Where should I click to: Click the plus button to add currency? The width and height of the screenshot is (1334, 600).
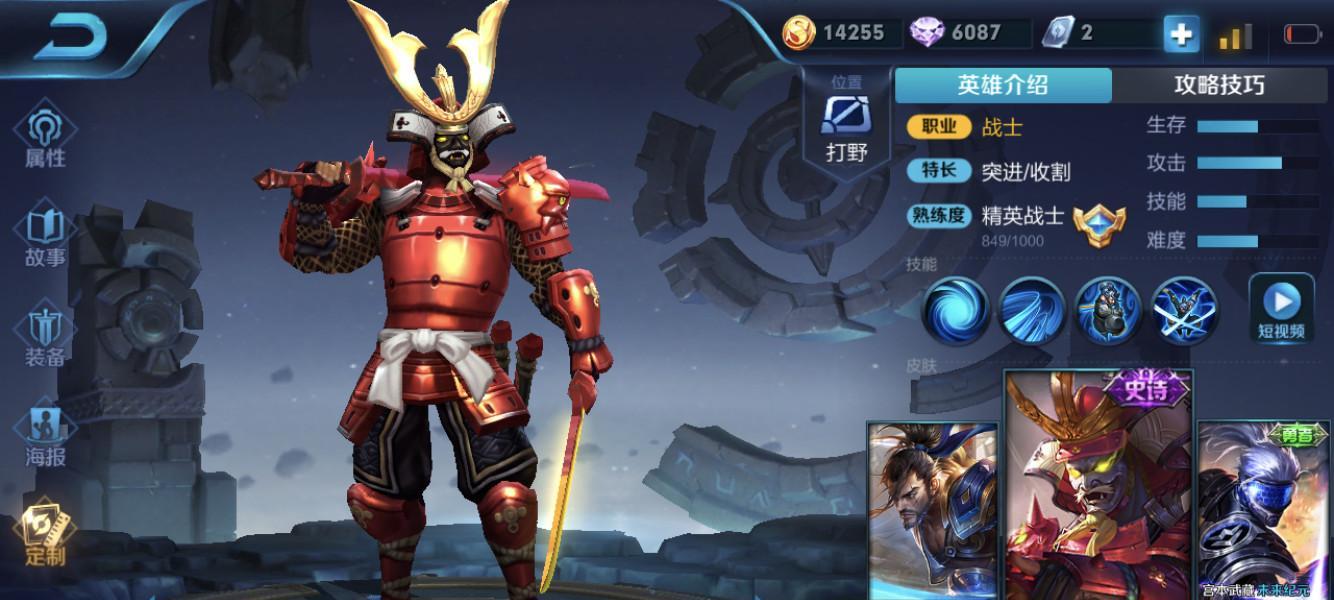[1181, 34]
